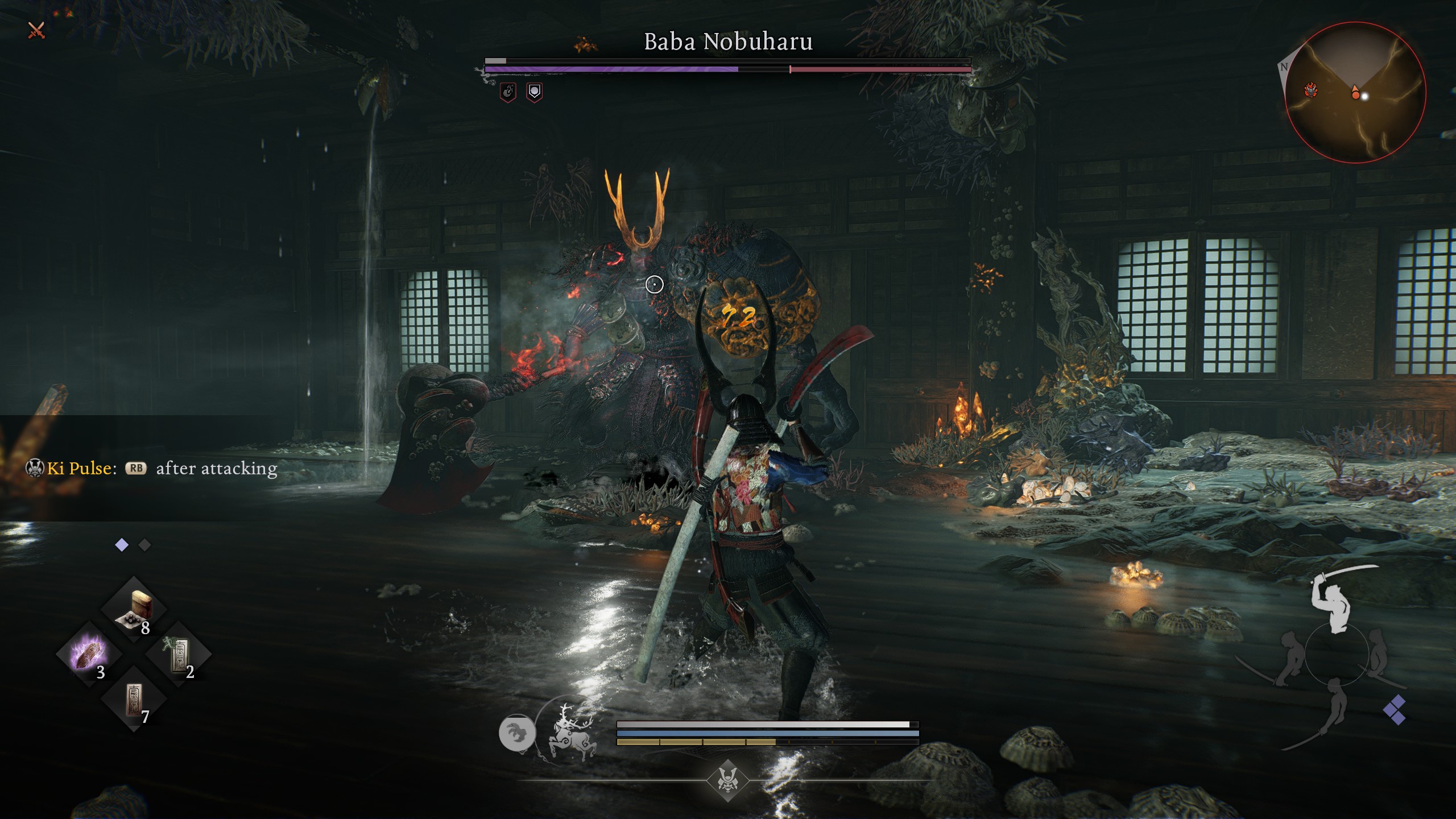The height and width of the screenshot is (819, 1456).
Task: Click the red boss marker on the minimap
Action: click(x=1312, y=90)
